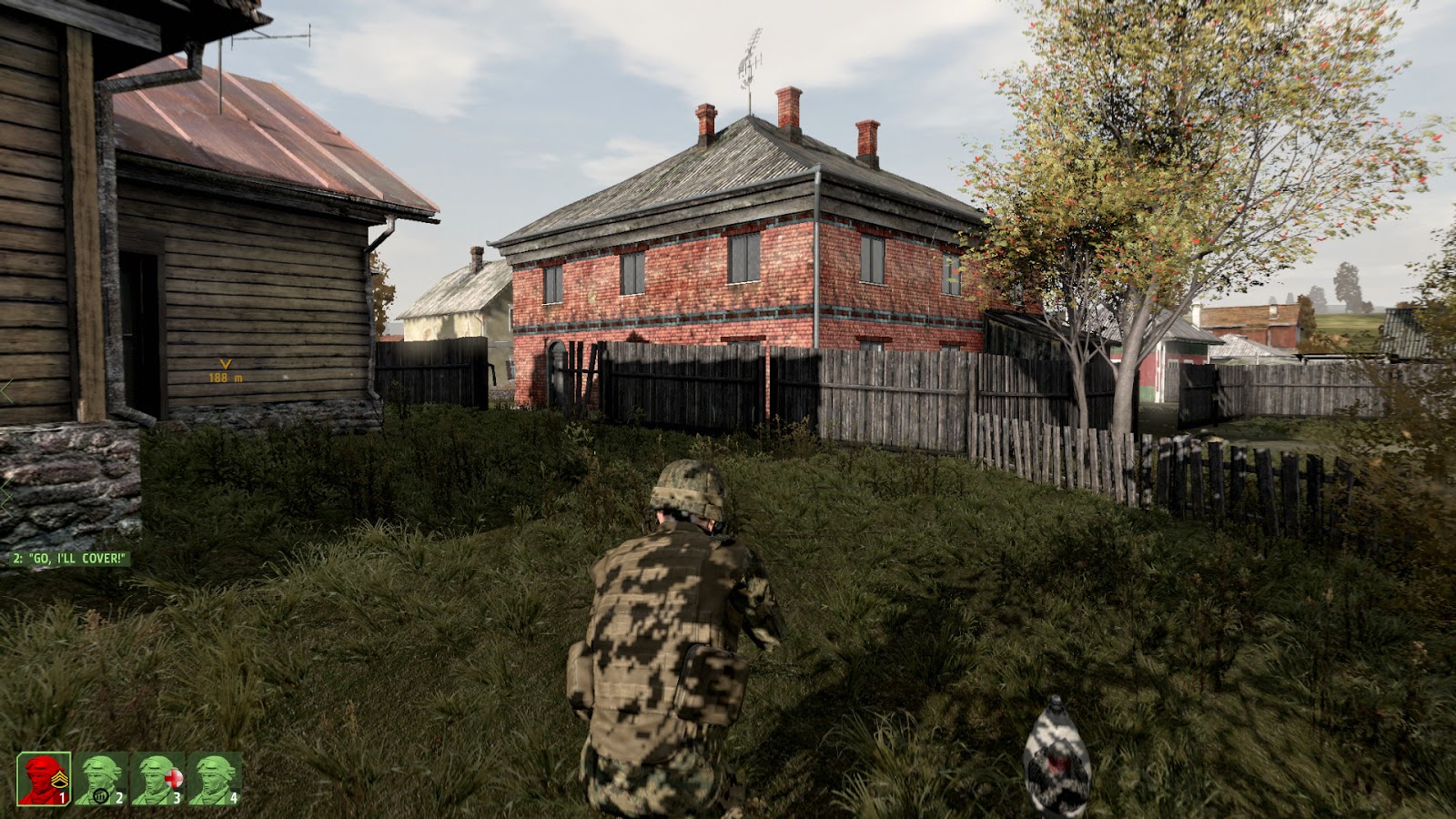The image size is (1456, 819).
Task: Click the red cross medic badge
Action: tap(174, 779)
